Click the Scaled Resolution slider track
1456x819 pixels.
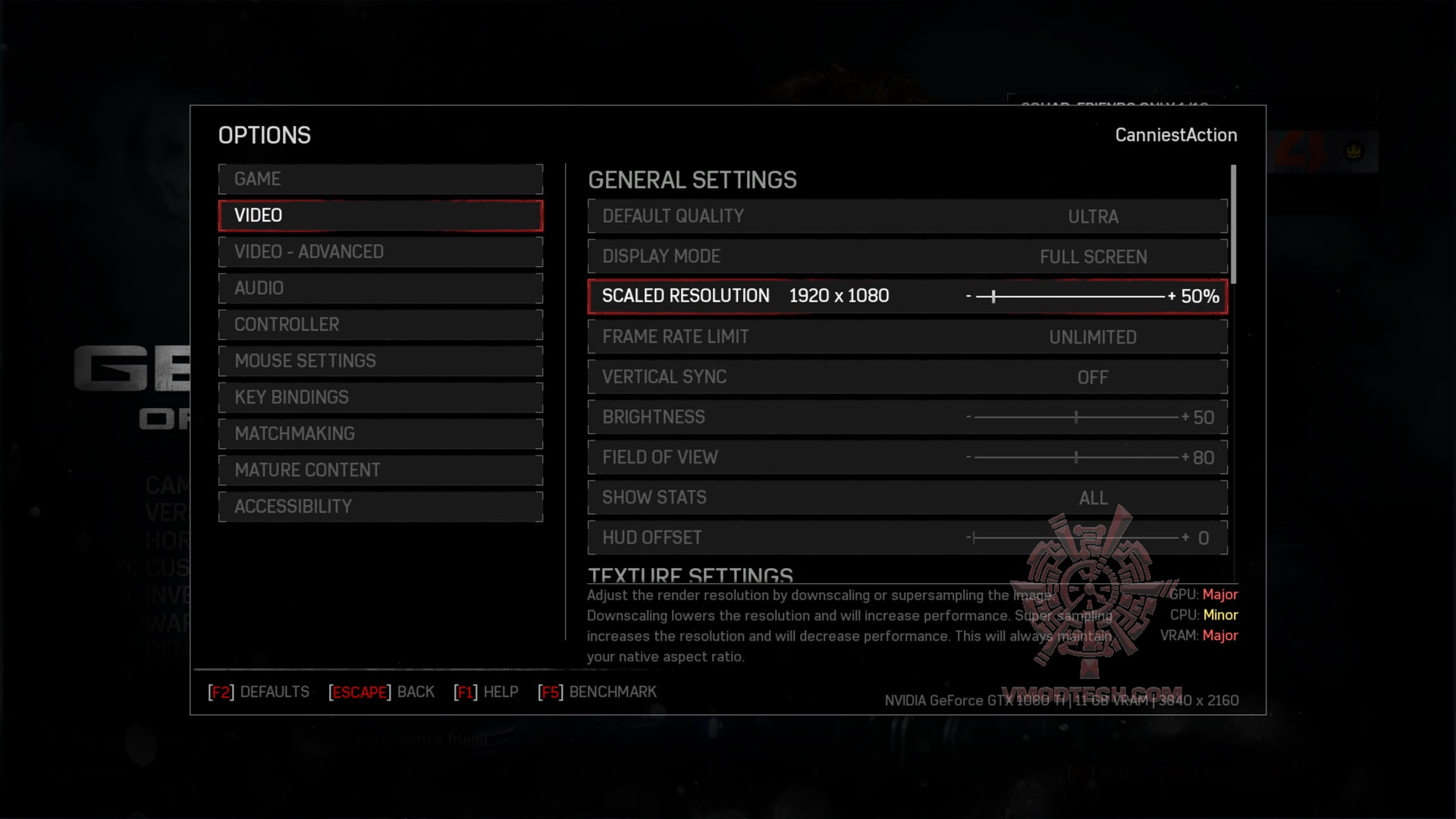point(1069,297)
